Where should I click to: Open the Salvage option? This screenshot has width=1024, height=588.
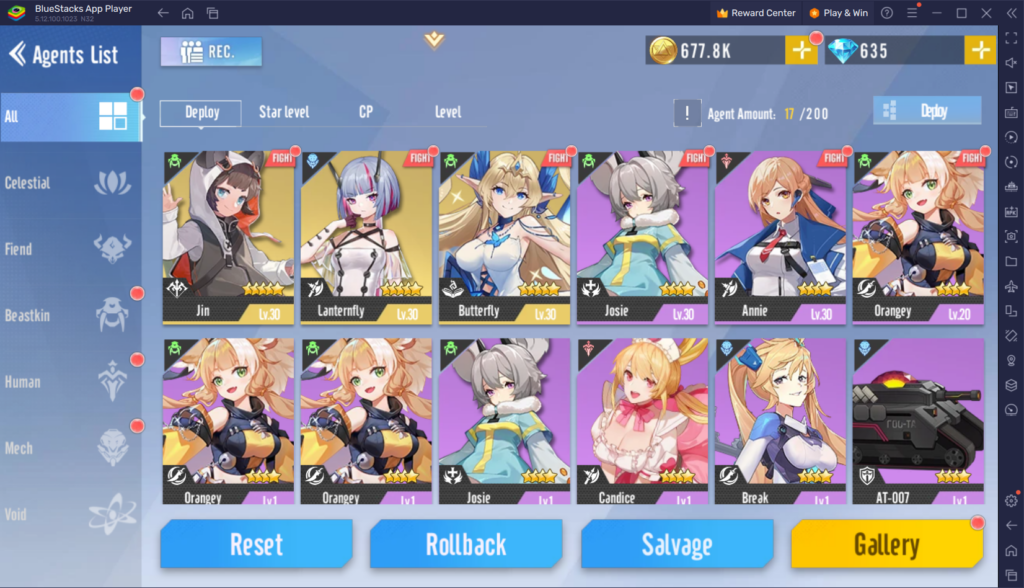point(676,545)
